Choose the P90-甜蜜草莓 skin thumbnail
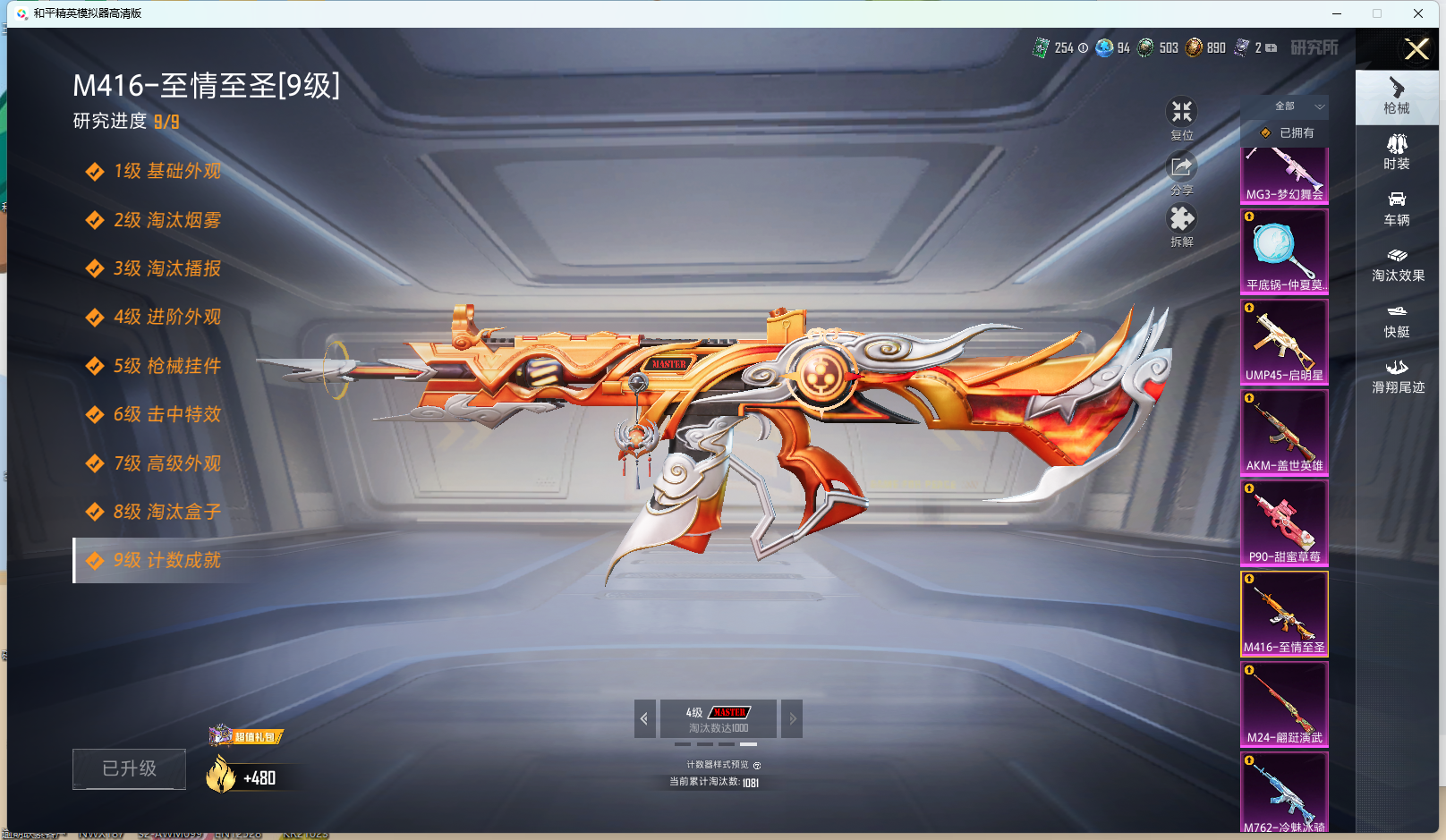This screenshot has height=840, width=1446. point(1284,522)
